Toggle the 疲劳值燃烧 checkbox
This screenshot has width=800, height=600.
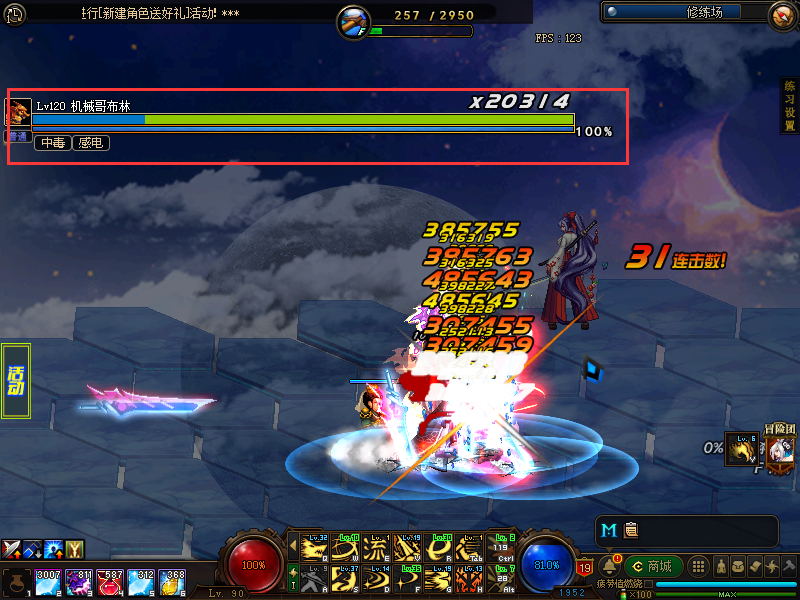click(648, 583)
